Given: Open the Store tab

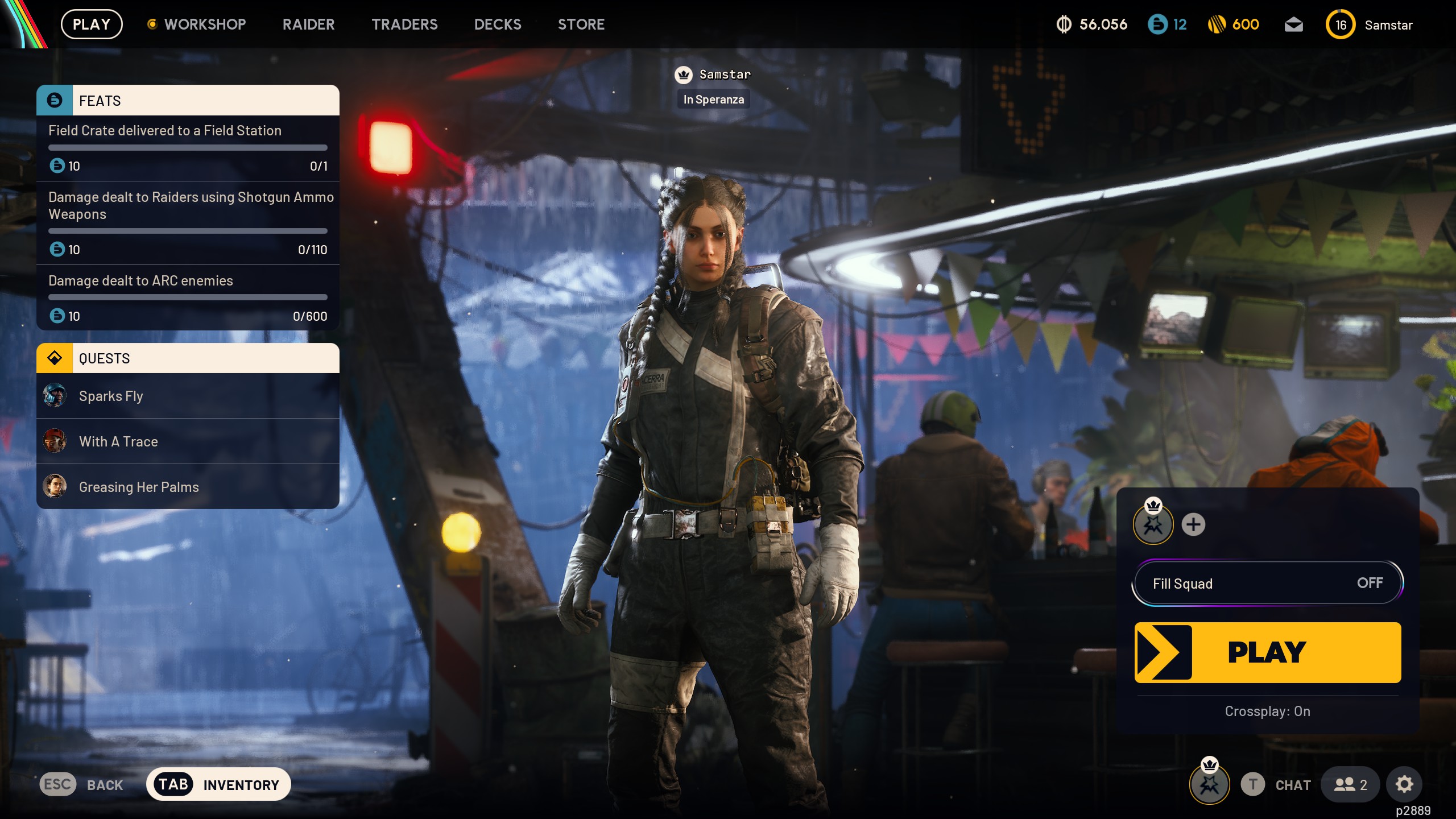Looking at the screenshot, I should coord(581,24).
